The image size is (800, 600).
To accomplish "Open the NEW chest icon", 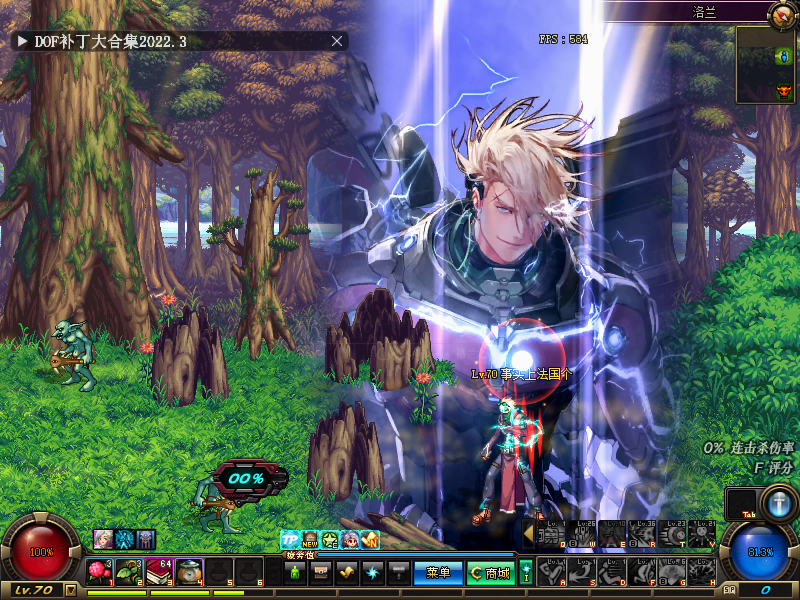I will (x=310, y=539).
